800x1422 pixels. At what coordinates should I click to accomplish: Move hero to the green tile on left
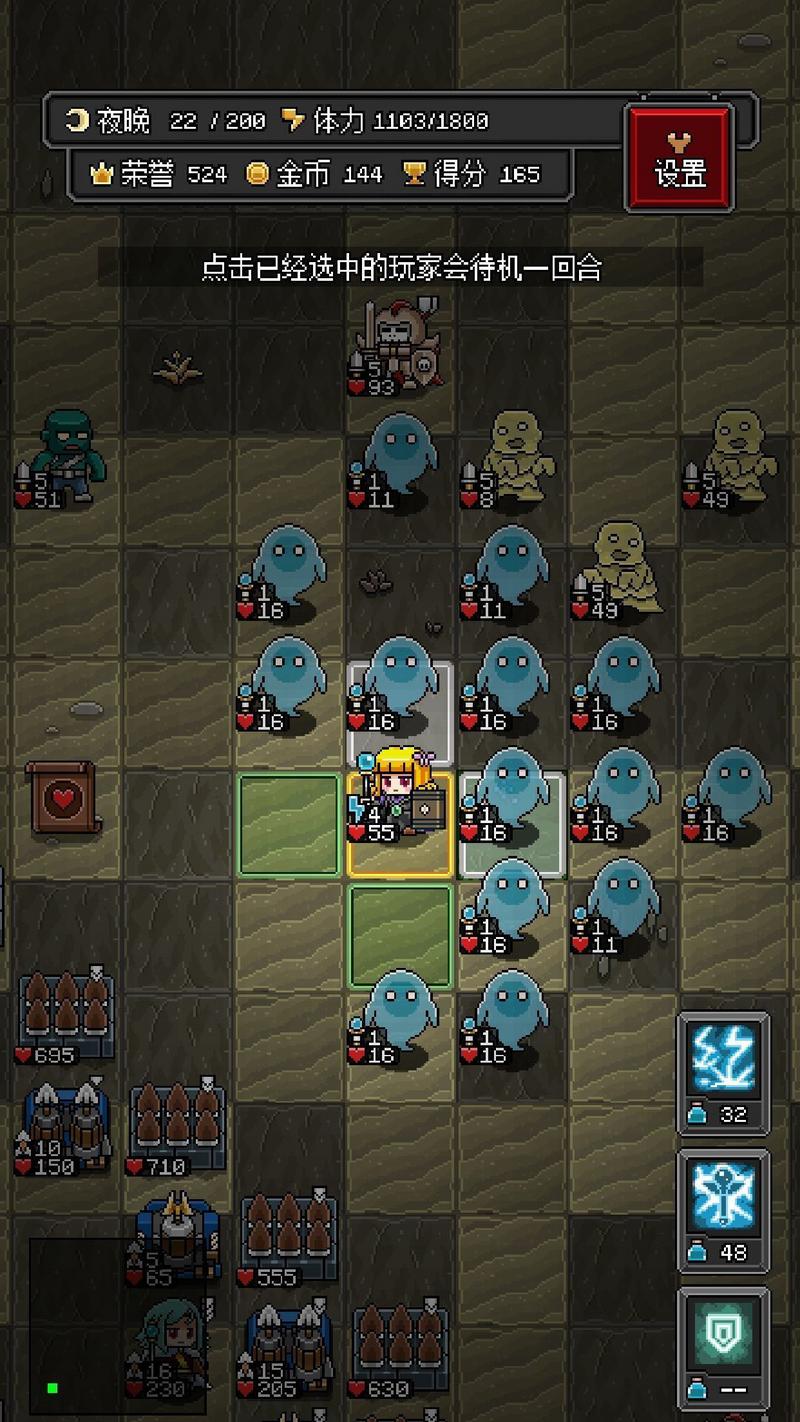point(289,825)
